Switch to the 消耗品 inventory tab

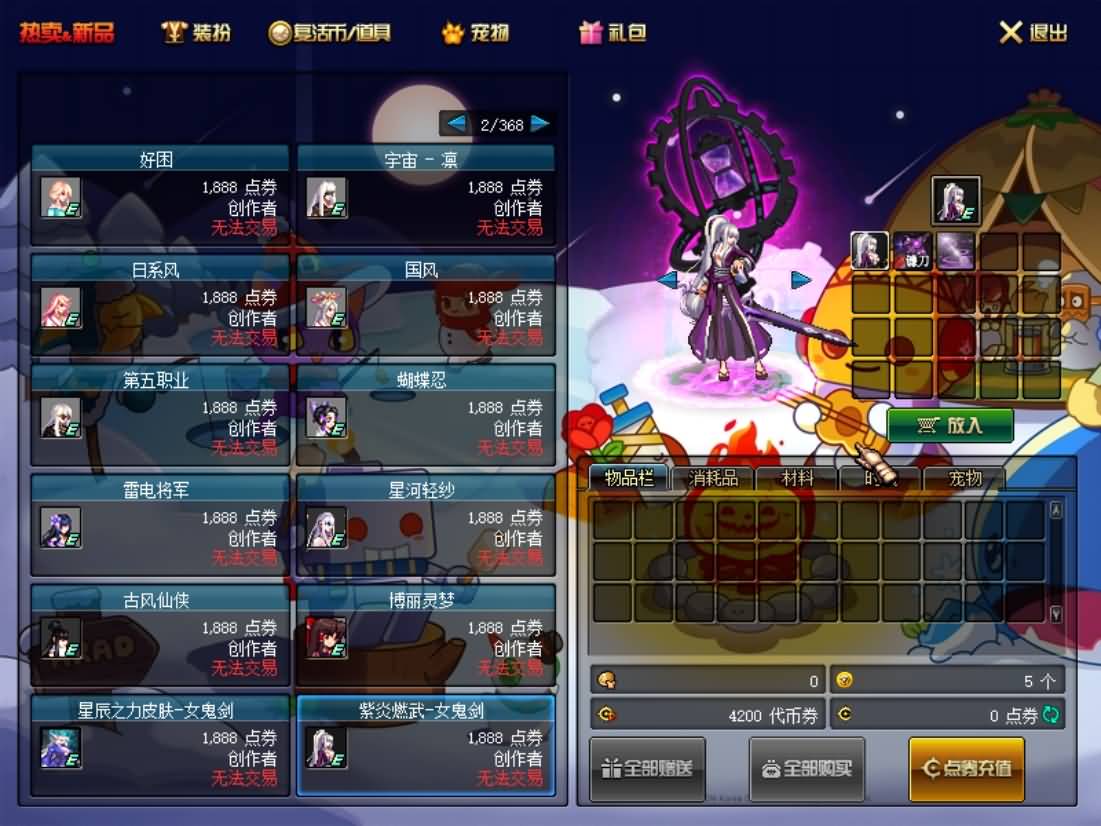(713, 478)
